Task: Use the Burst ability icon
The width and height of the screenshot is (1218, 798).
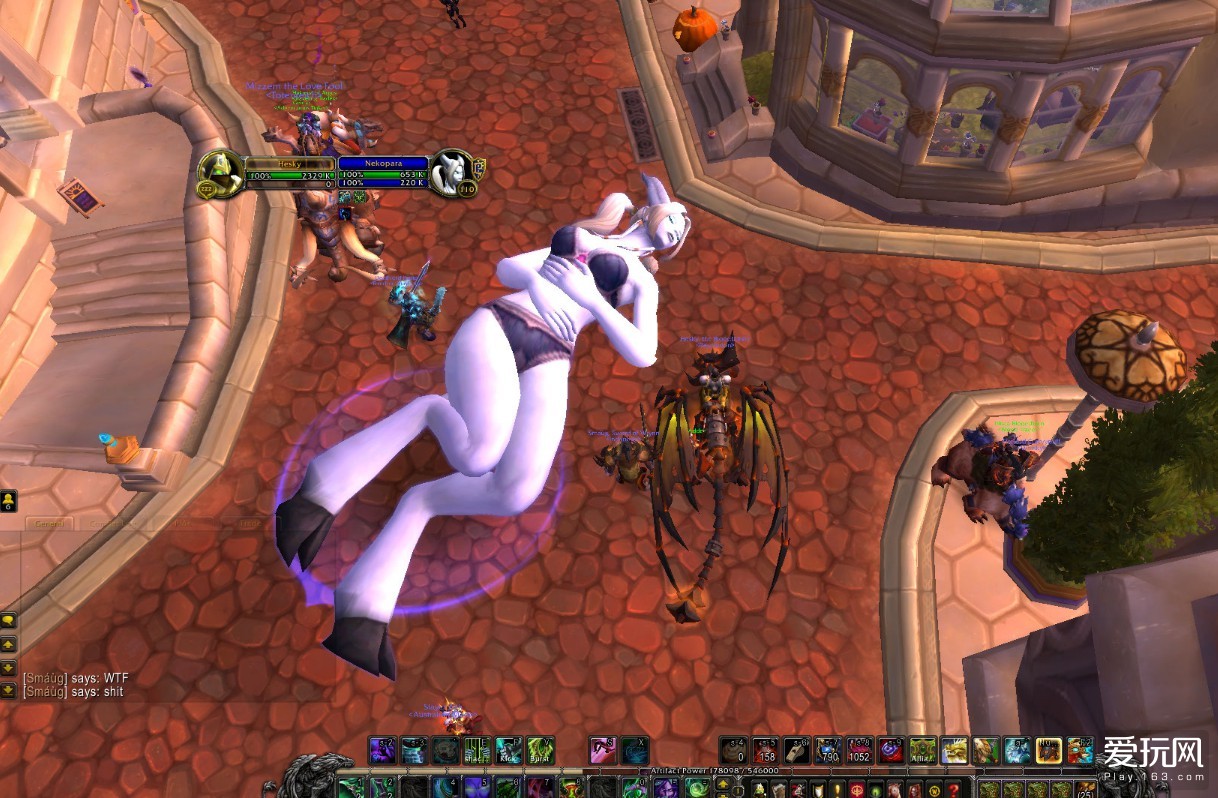Action: pos(540,751)
